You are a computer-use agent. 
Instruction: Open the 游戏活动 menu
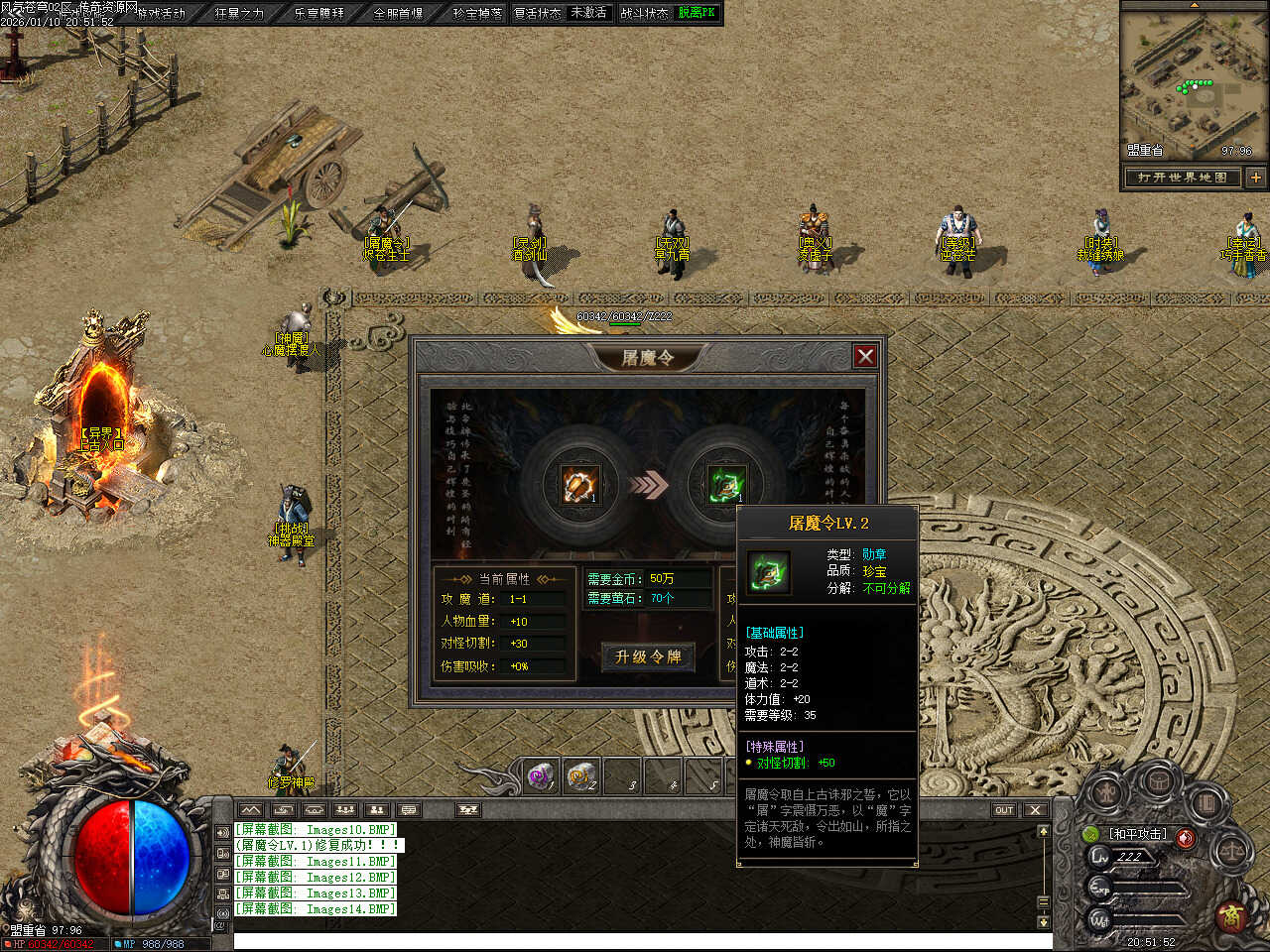161,13
